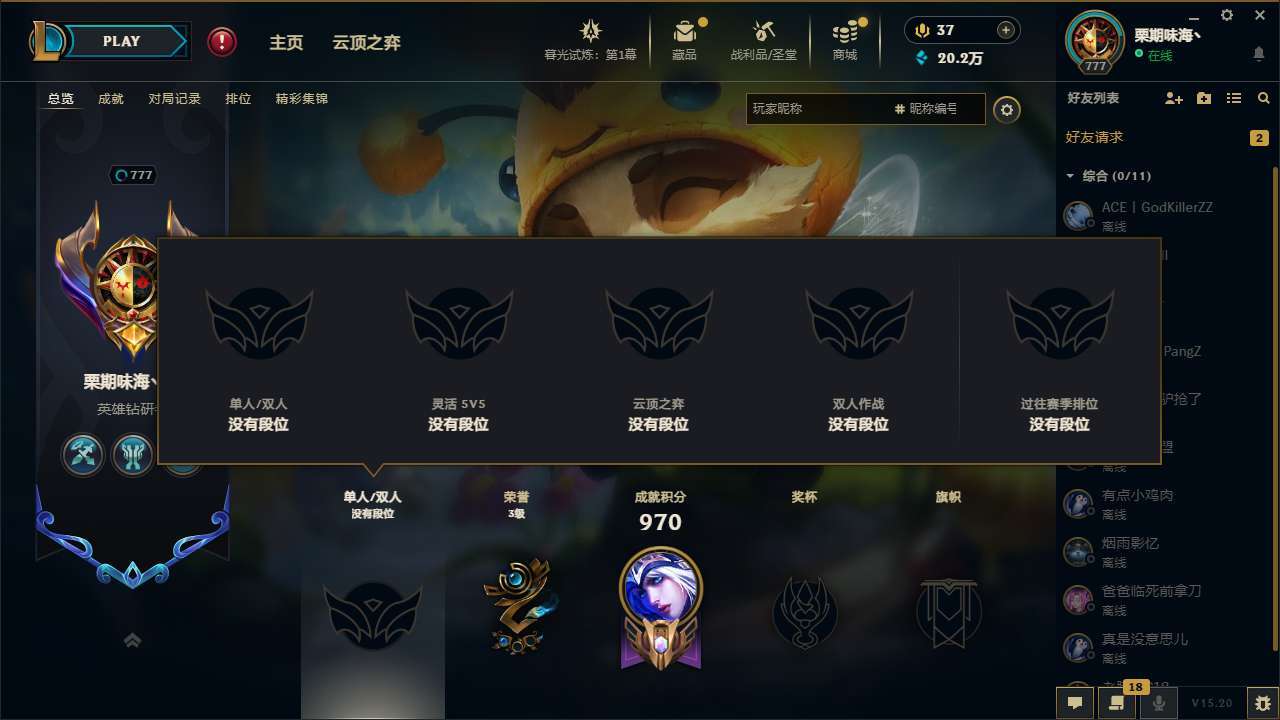Screen dimensions: 1280x720
Task: Collapse the 综合 (0/11) friends group
Action: pyautogui.click(x=1070, y=175)
